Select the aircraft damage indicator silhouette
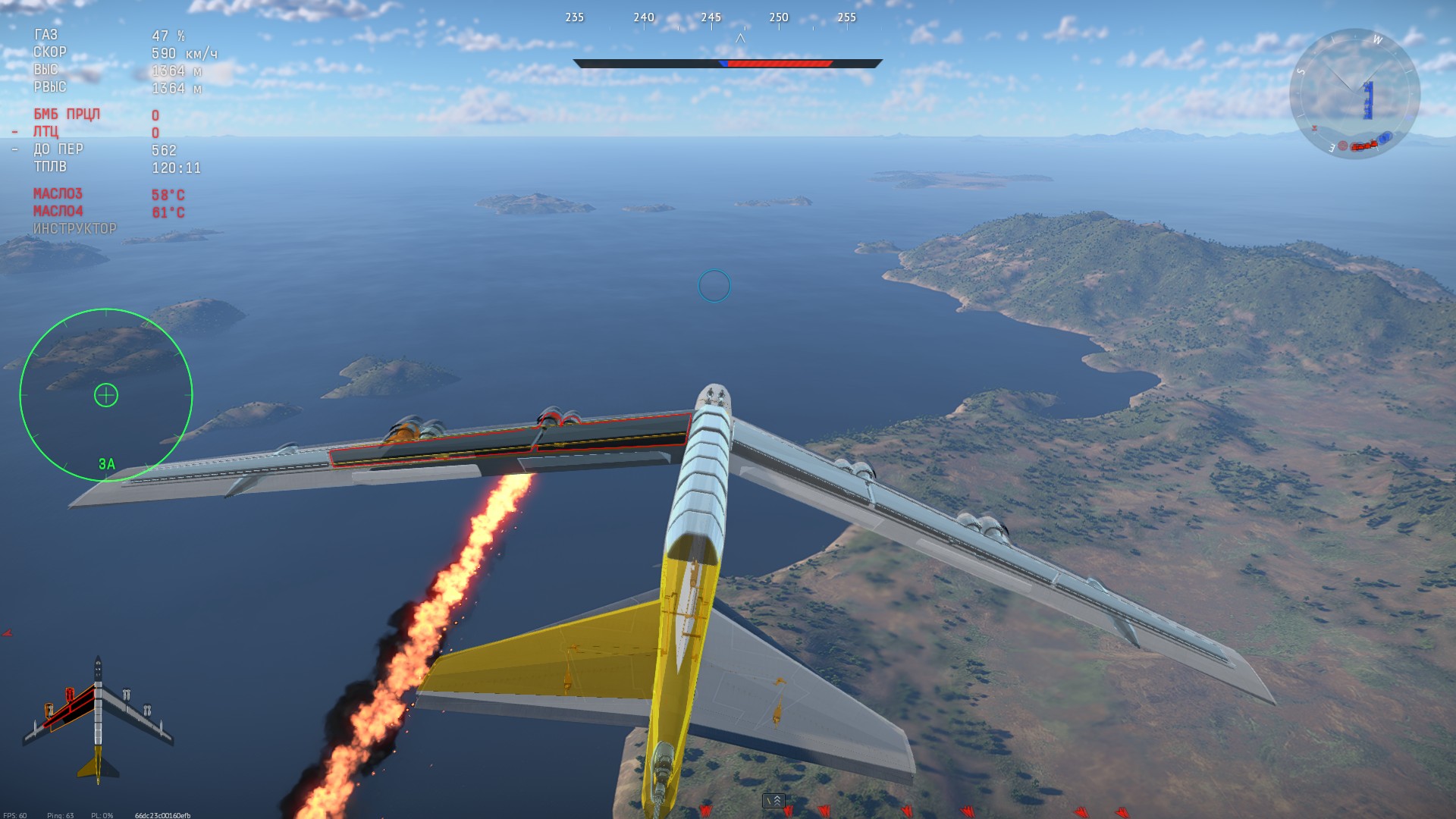This screenshot has width=1456, height=819. pos(98,719)
